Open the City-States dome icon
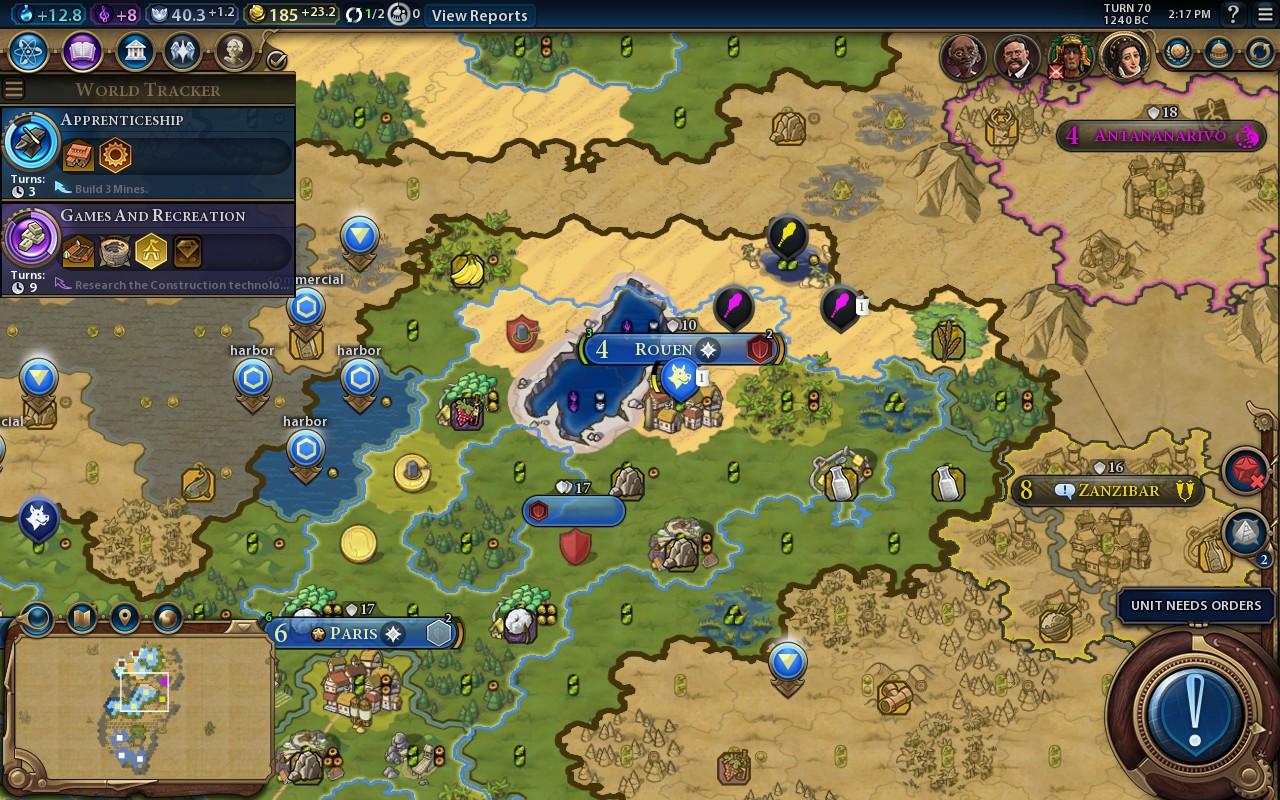Screen dimensions: 1280x800 [1218, 52]
